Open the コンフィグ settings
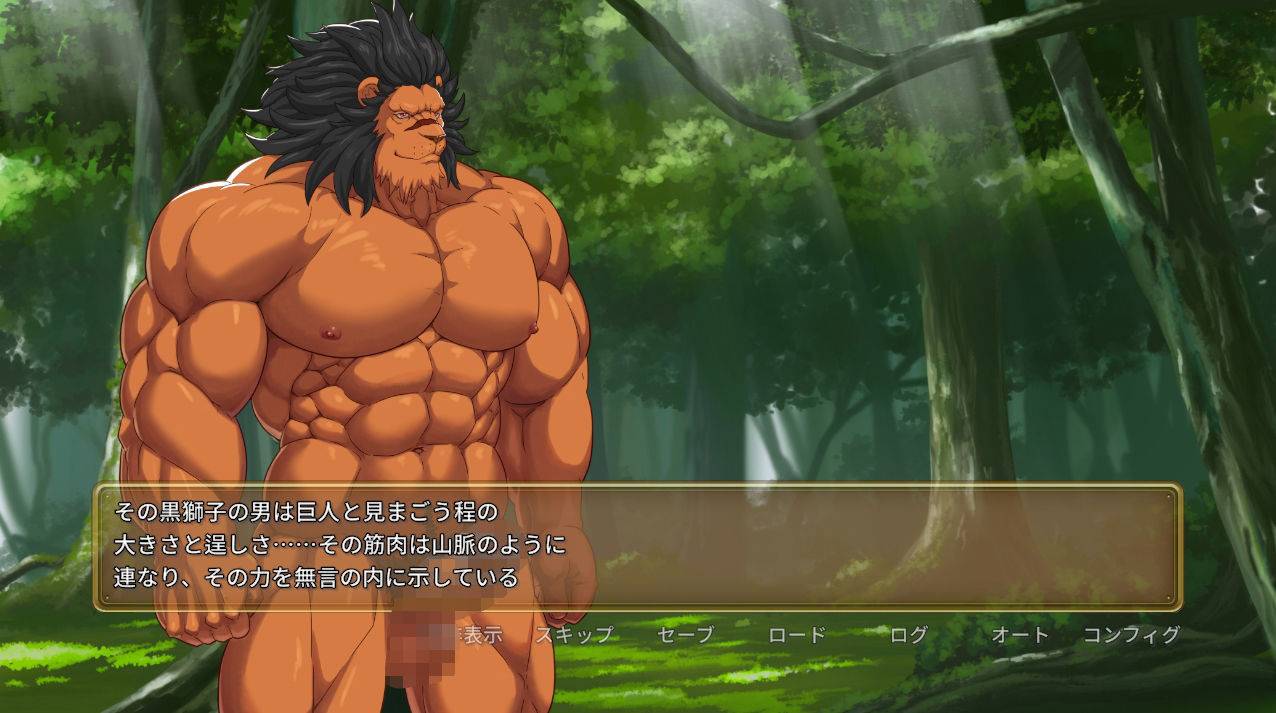Screen dimensions: 1276x713 (x=1131, y=635)
